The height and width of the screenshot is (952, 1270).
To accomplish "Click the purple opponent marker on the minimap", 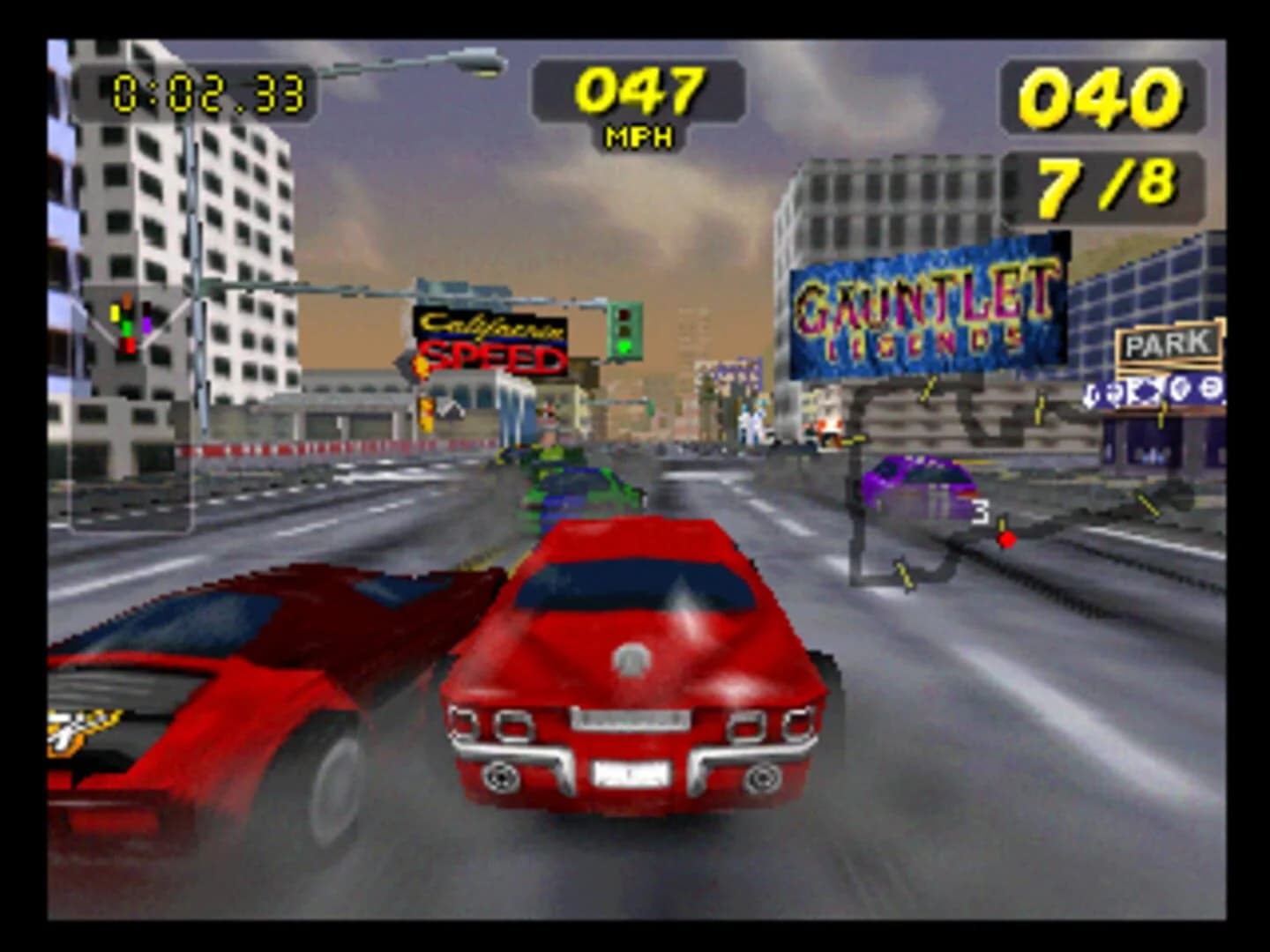I will click(x=147, y=324).
